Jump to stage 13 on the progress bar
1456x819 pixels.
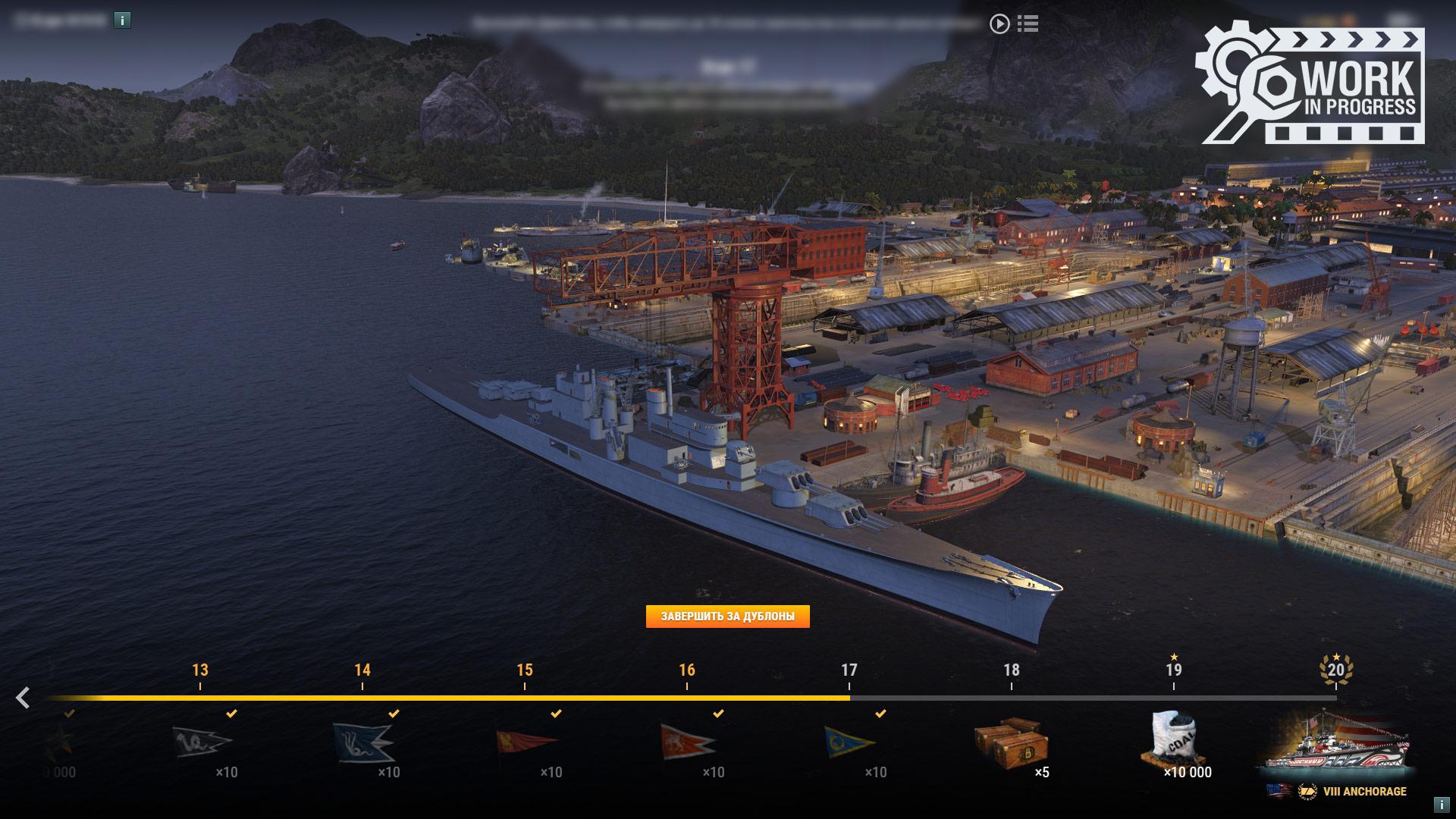tap(200, 670)
